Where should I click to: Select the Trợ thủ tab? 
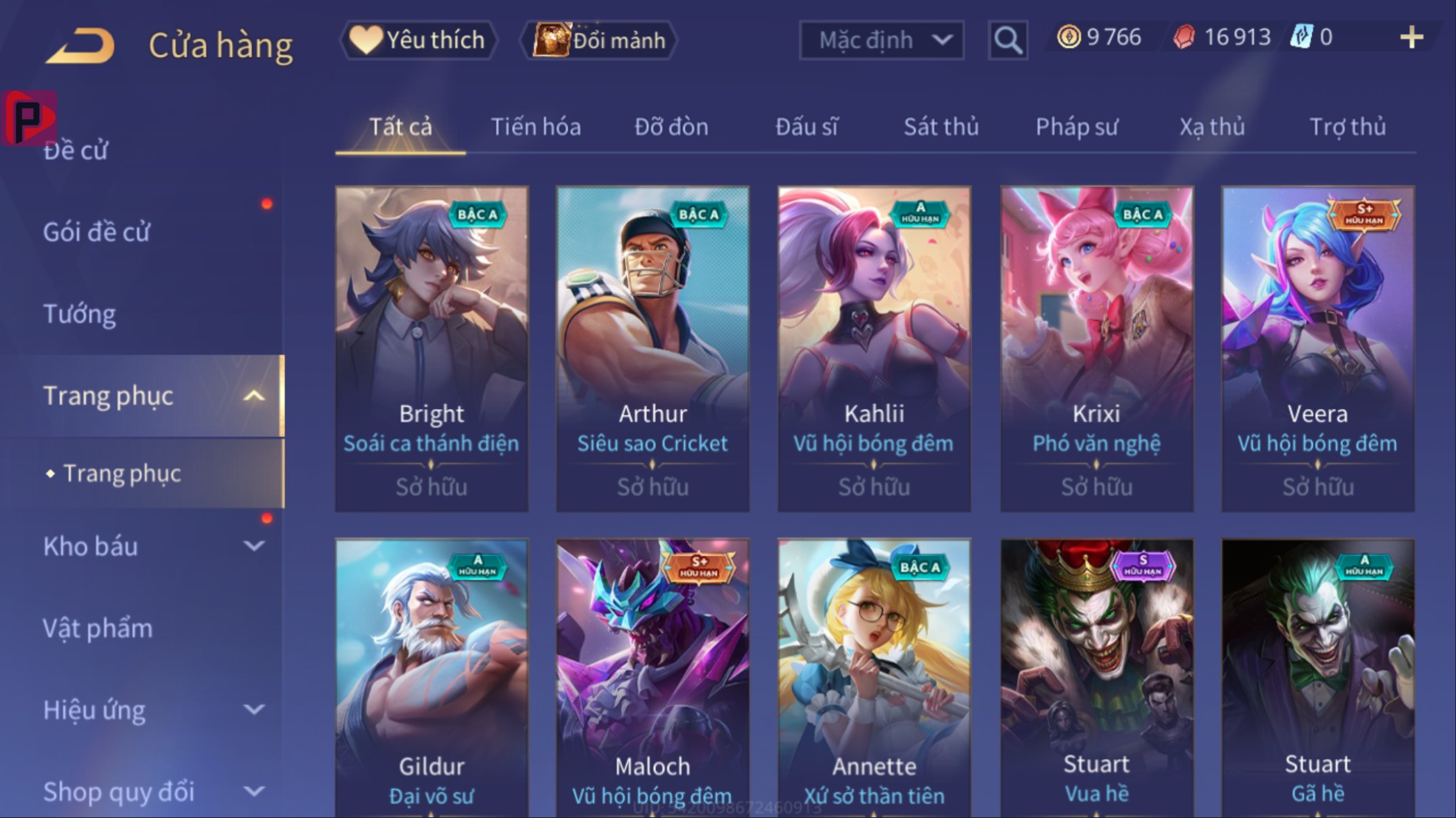click(x=1347, y=127)
